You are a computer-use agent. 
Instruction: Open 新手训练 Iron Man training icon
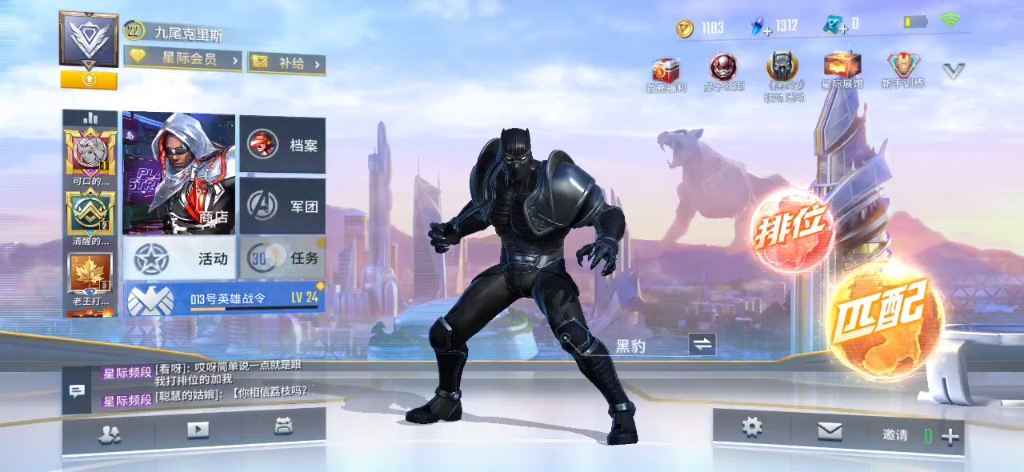[x=903, y=69]
